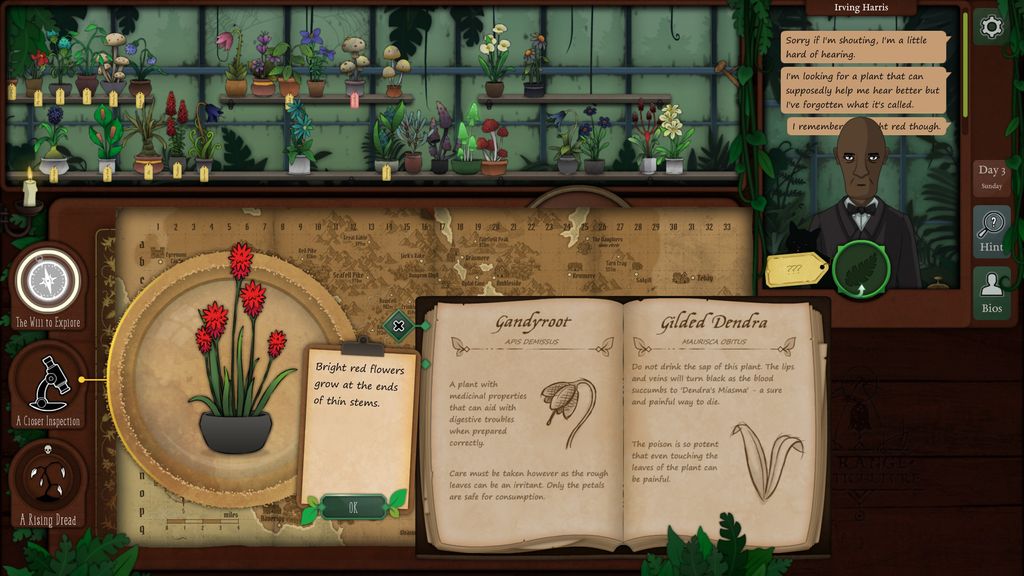Click the scrollbar beside the customer dialogue
1024x576 pixels.
(x=964, y=40)
